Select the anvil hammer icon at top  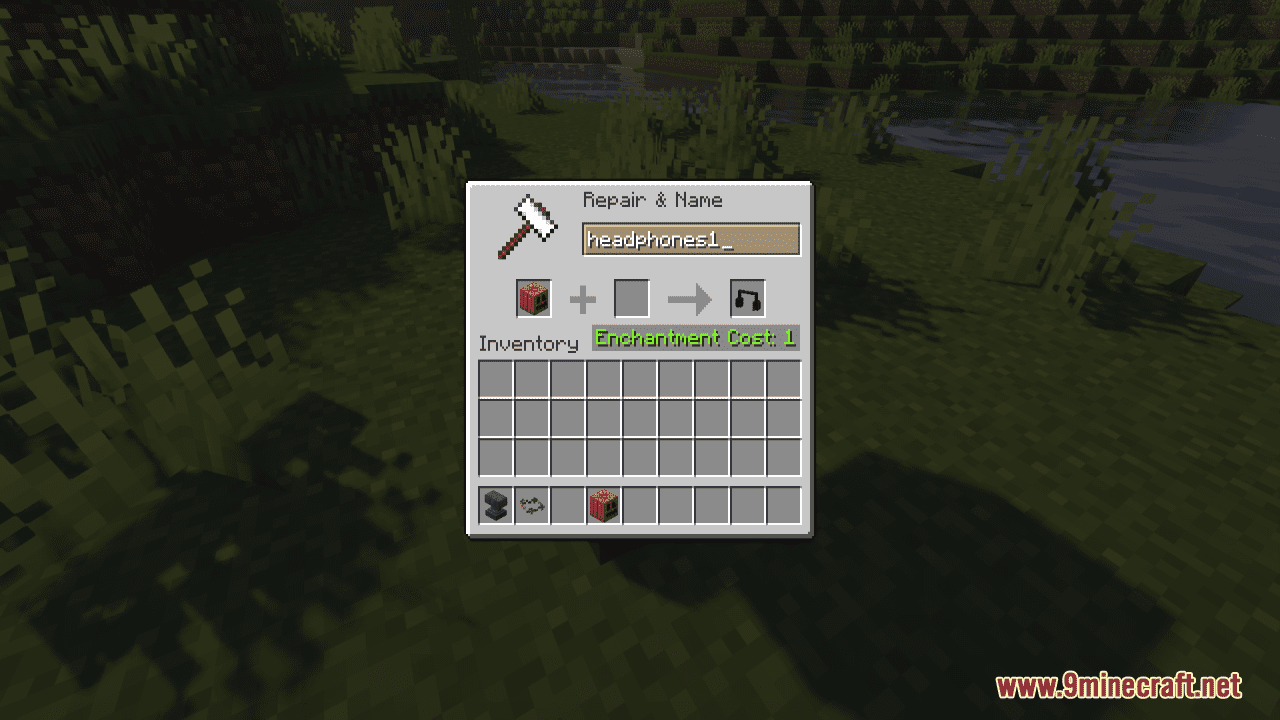point(525,226)
